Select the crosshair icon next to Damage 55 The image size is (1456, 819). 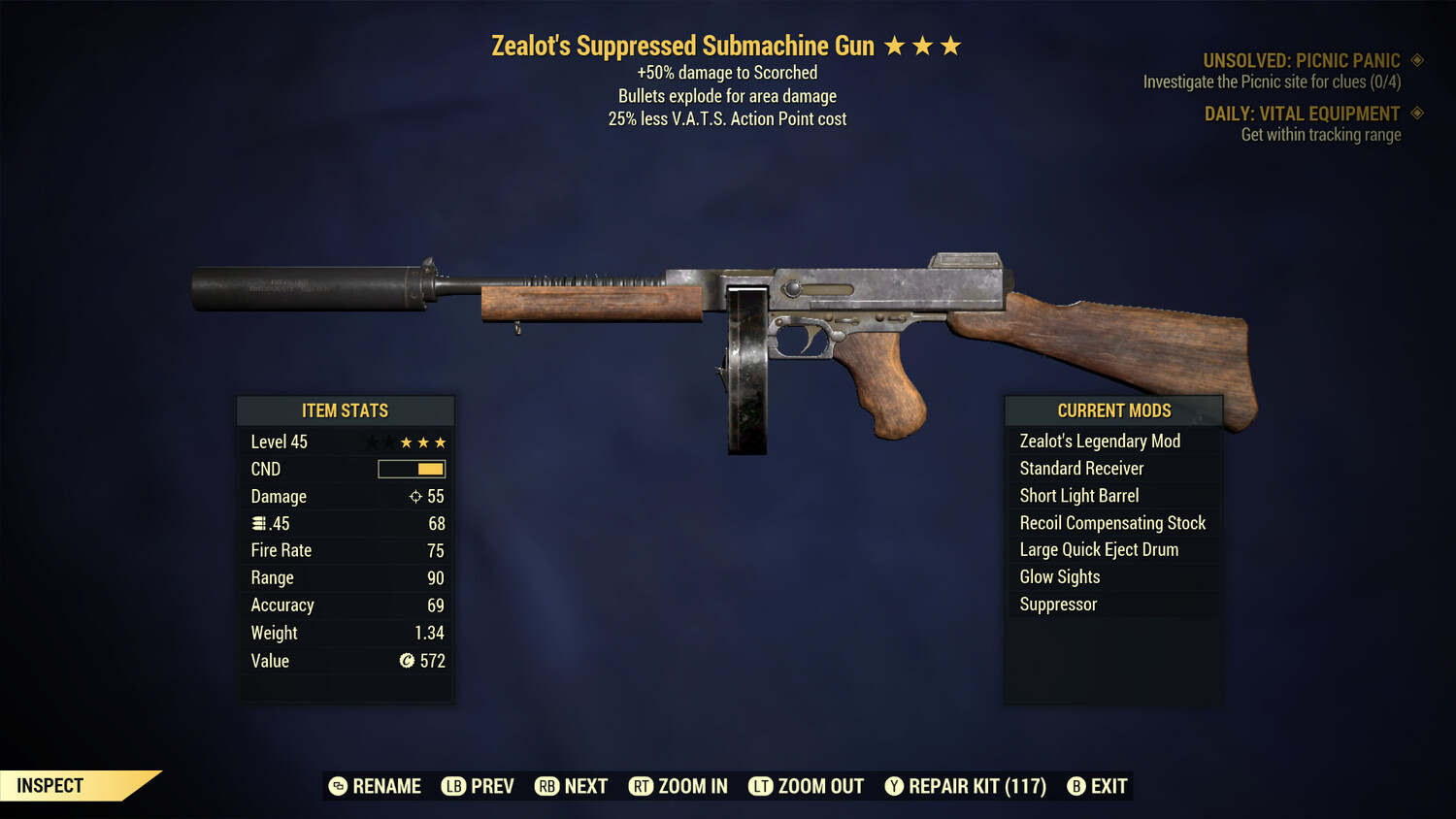[x=414, y=496]
